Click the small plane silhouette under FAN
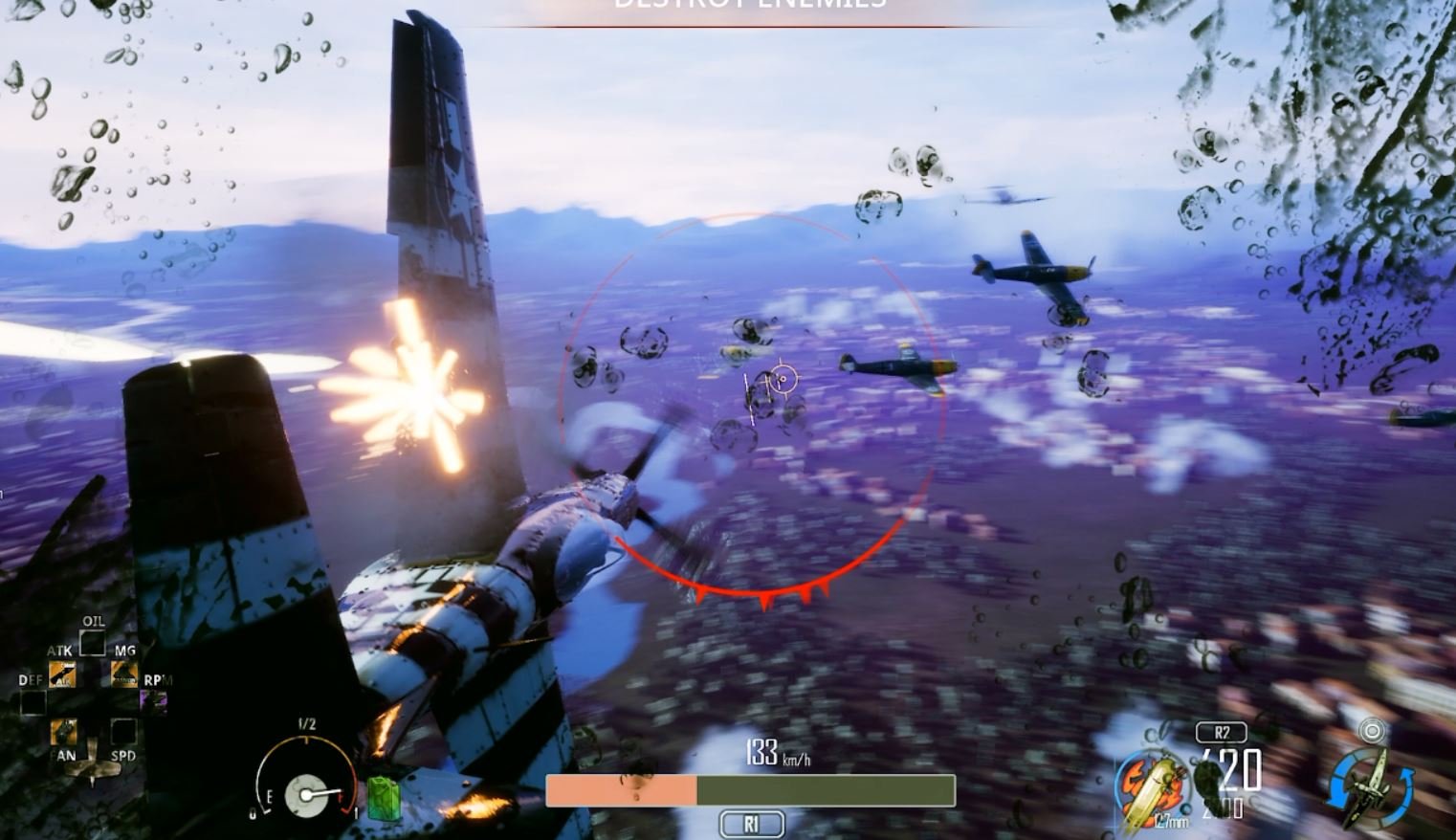 (91, 765)
